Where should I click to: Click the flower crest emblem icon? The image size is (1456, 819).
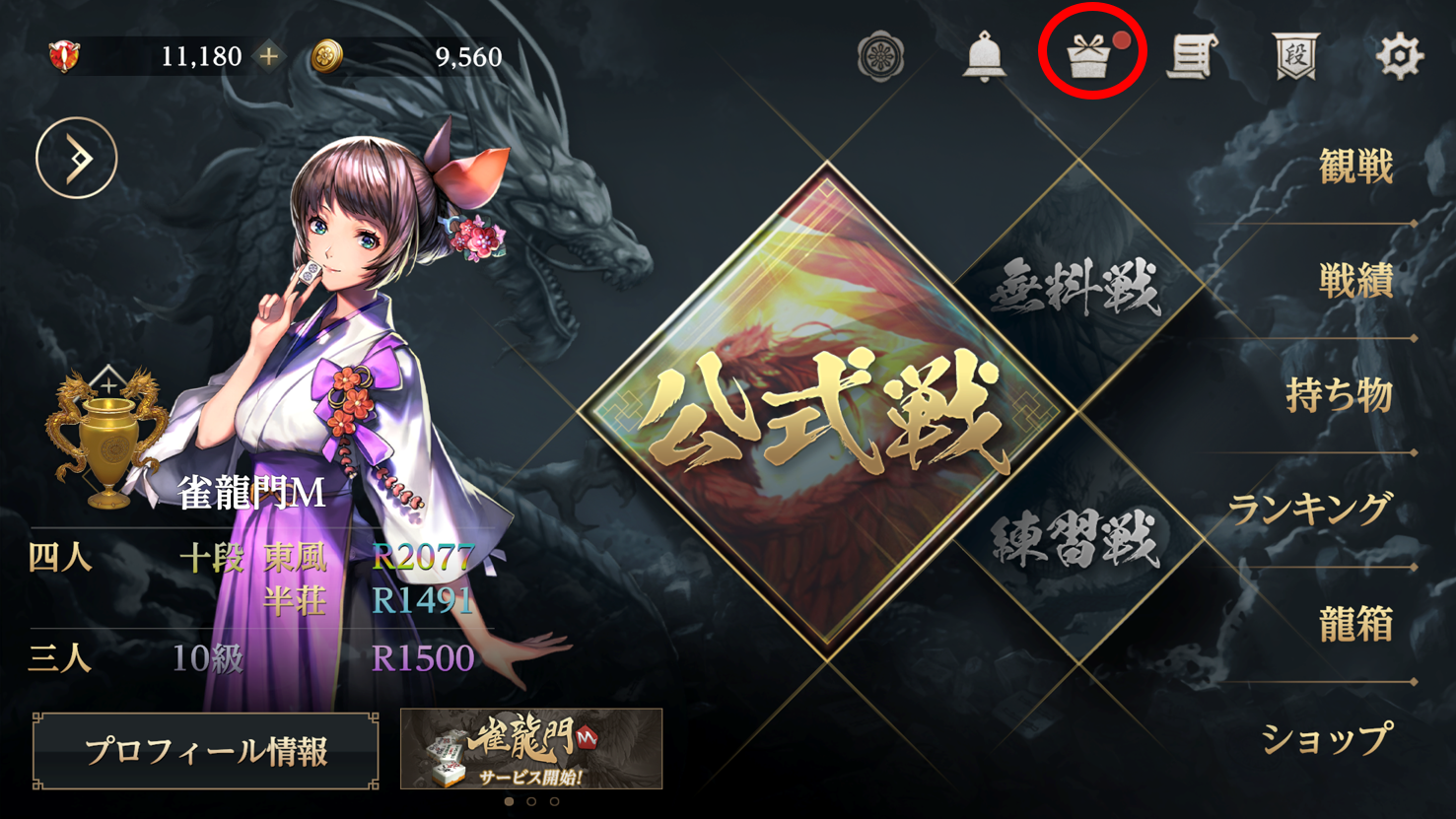880,56
